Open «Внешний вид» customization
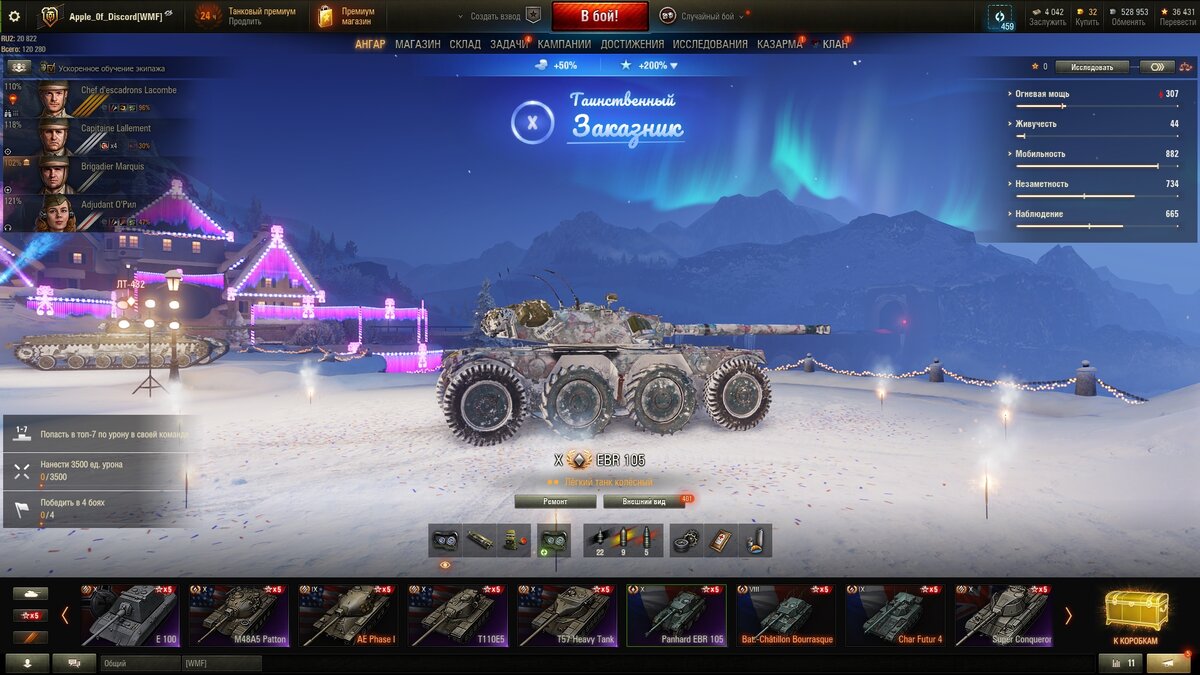The height and width of the screenshot is (675, 1200). point(643,501)
